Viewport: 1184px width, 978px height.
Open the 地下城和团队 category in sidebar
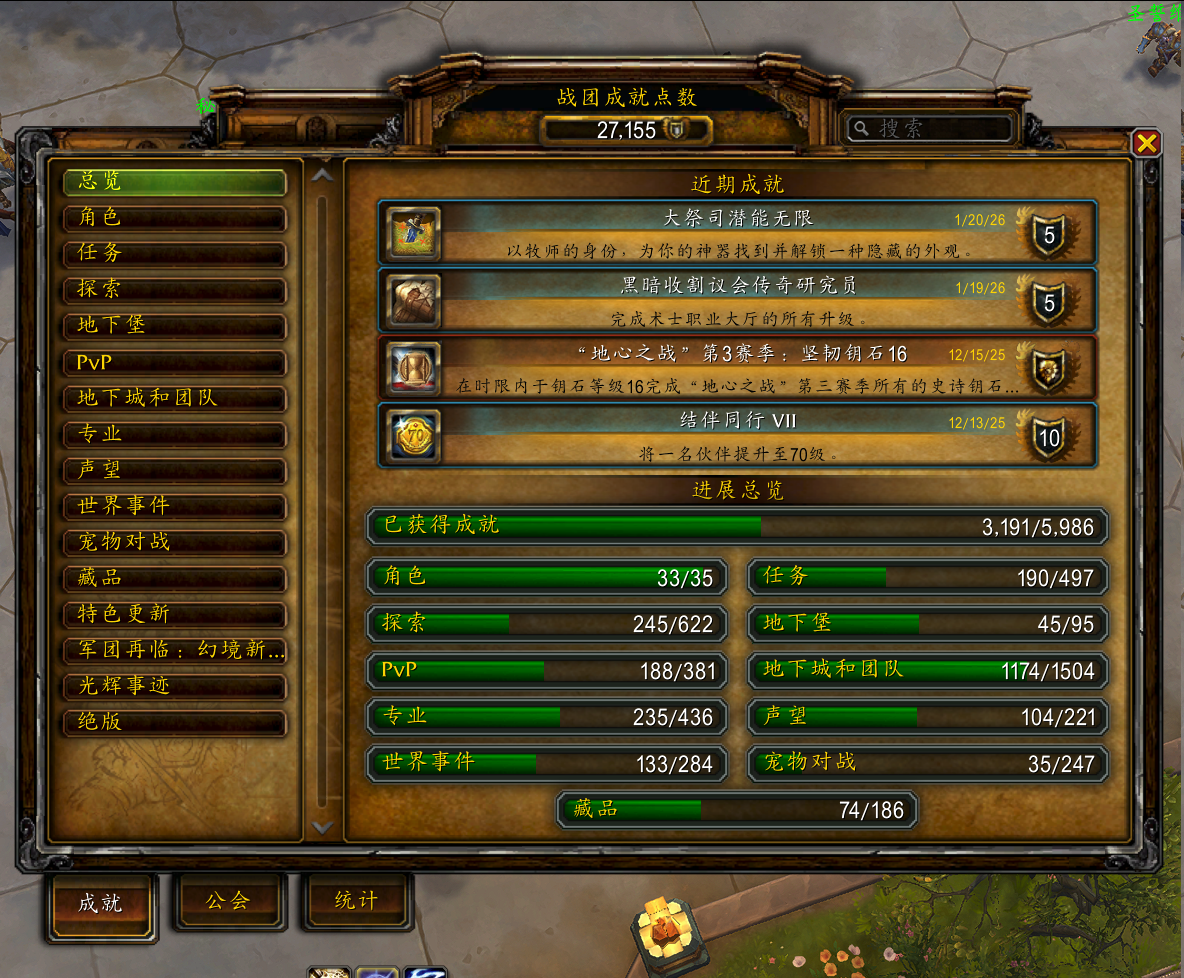click(x=174, y=398)
